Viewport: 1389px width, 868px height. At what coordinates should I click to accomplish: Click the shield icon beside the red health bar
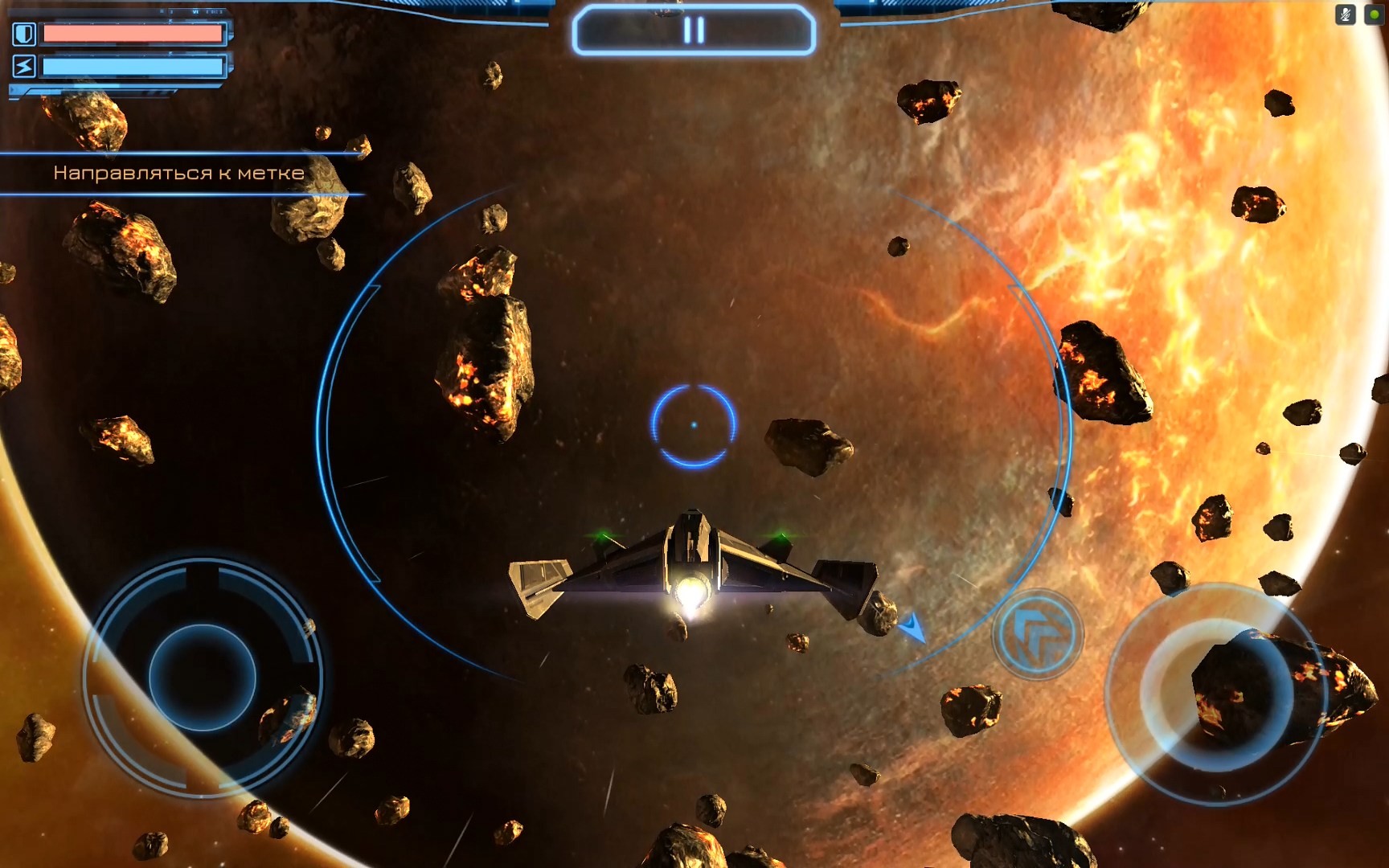(x=24, y=35)
